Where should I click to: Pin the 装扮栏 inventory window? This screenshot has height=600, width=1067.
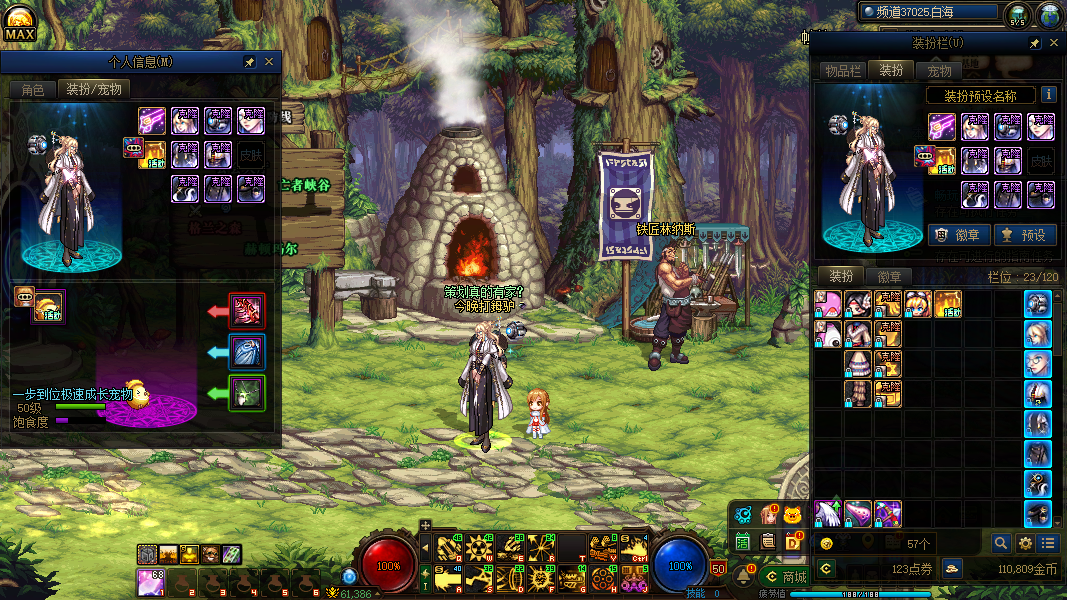point(1035,43)
